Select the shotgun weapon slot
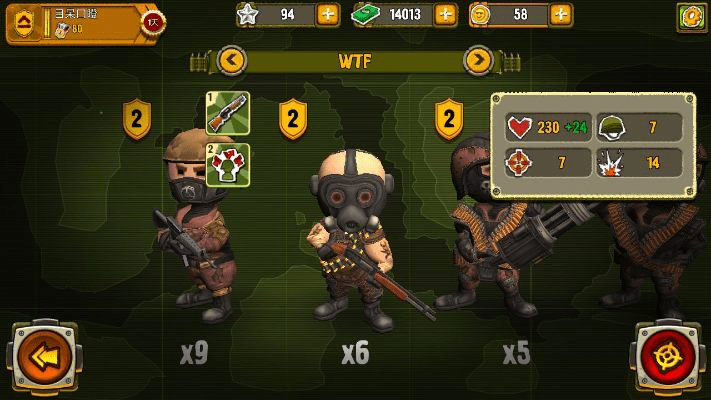The height and width of the screenshot is (400, 711). pos(227,113)
